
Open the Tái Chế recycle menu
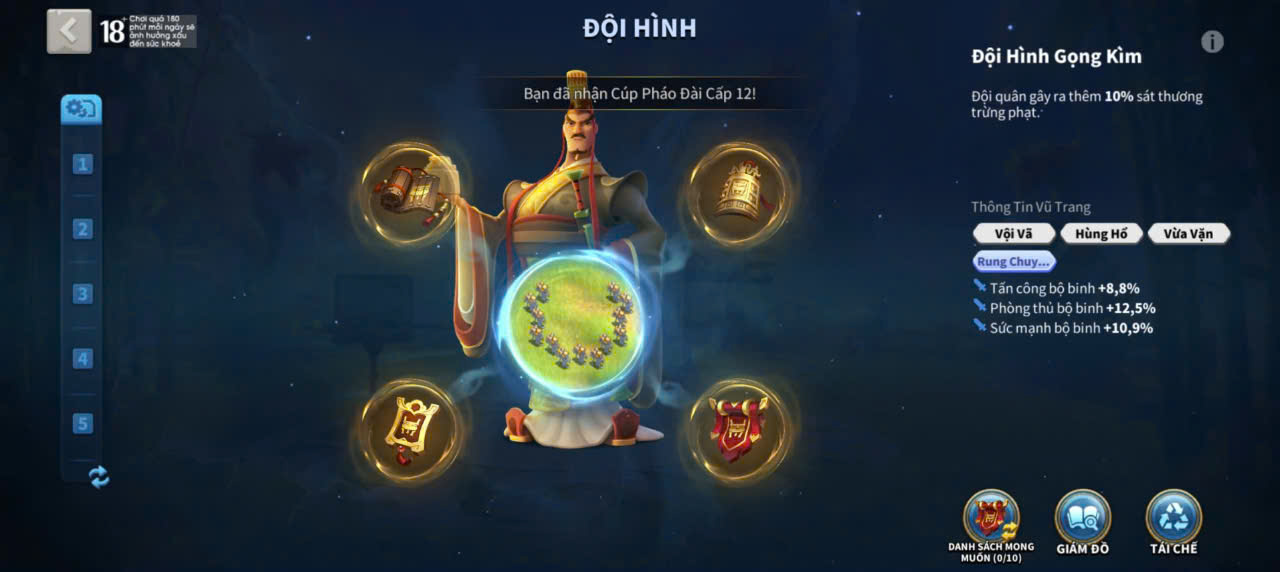point(1173,517)
